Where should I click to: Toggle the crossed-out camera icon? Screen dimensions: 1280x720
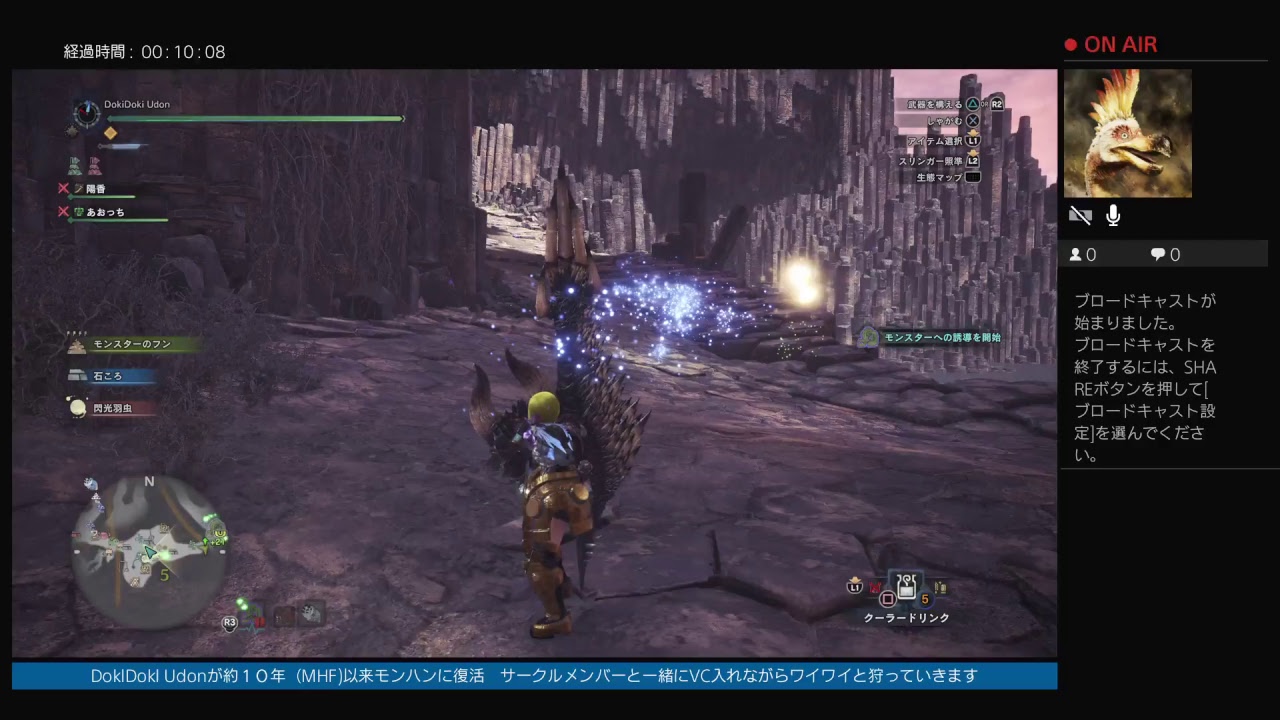pyautogui.click(x=1080, y=216)
